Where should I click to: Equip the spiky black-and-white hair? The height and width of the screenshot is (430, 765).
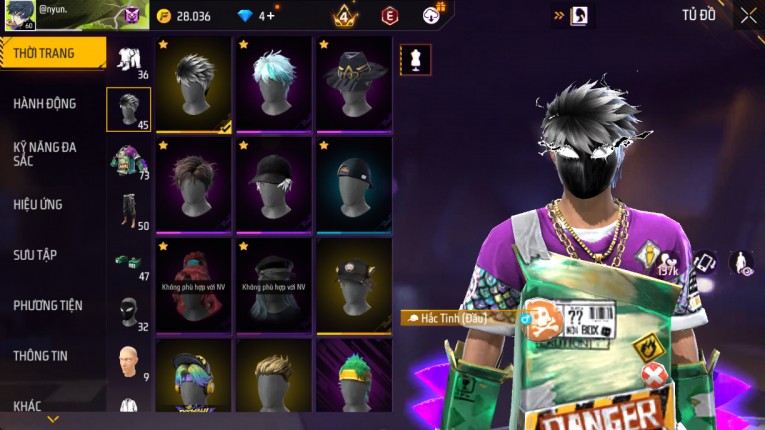click(x=195, y=84)
